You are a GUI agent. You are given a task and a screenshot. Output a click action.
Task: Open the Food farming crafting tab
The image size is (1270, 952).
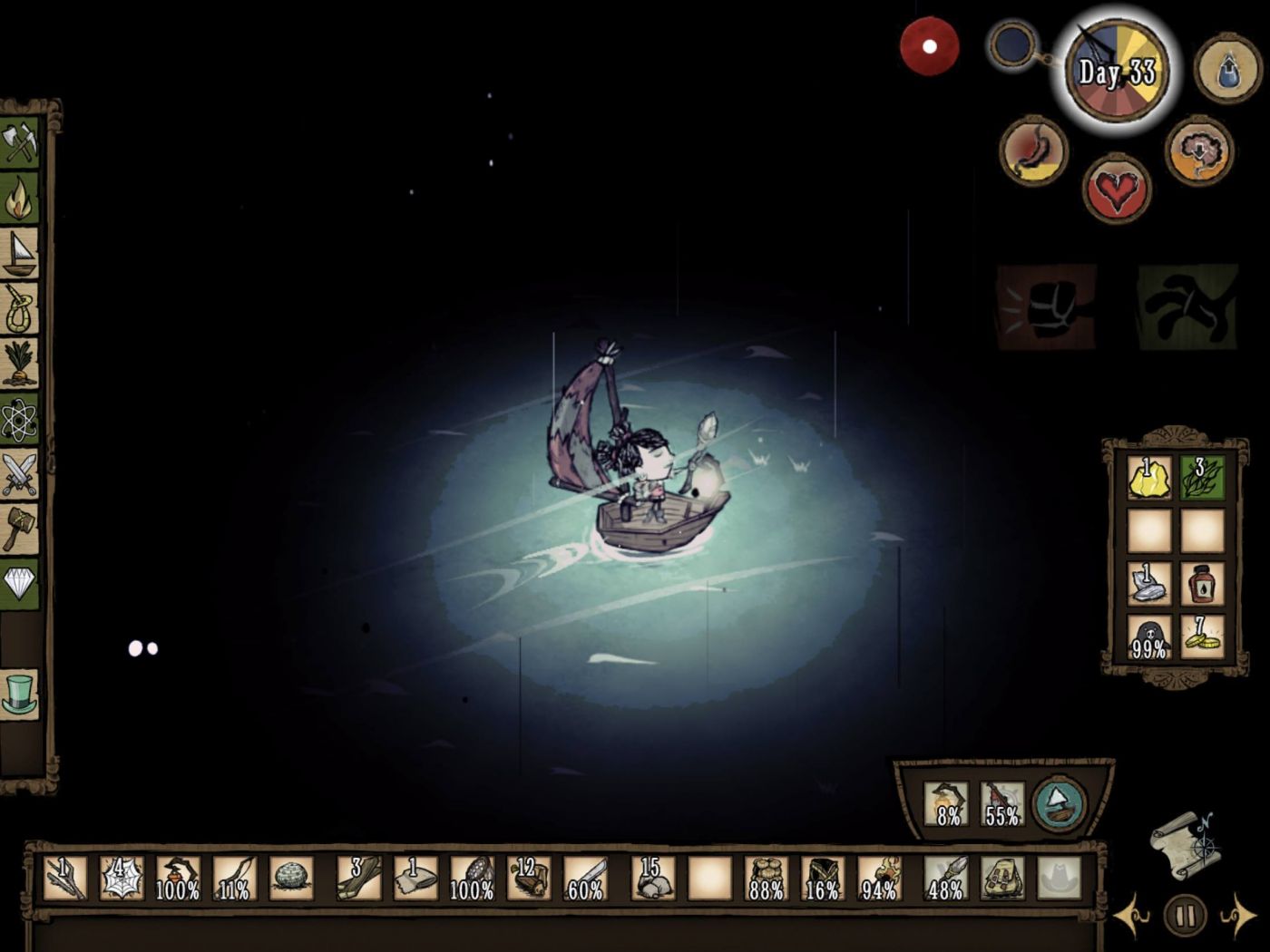pos(19,363)
